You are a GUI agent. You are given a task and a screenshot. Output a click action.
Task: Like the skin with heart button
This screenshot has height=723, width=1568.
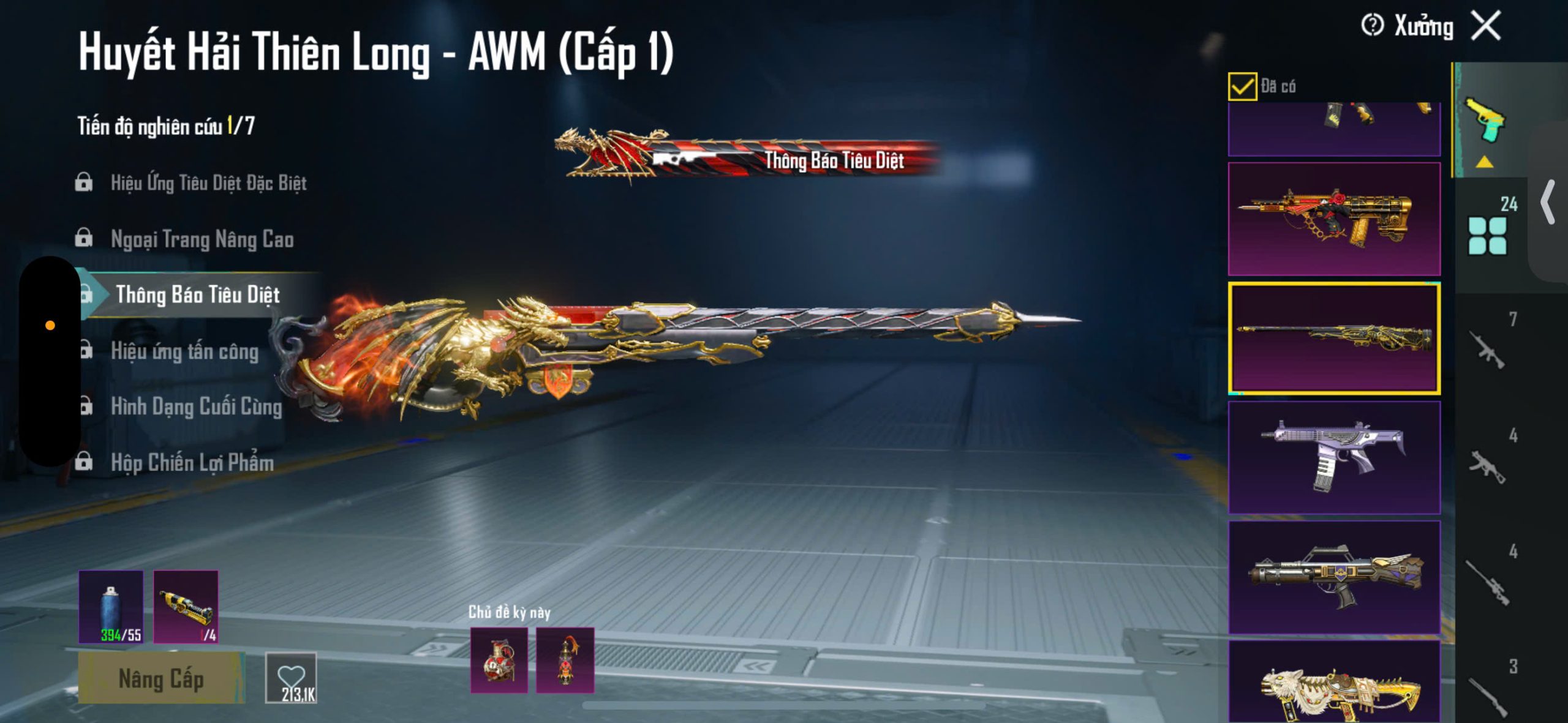point(292,678)
